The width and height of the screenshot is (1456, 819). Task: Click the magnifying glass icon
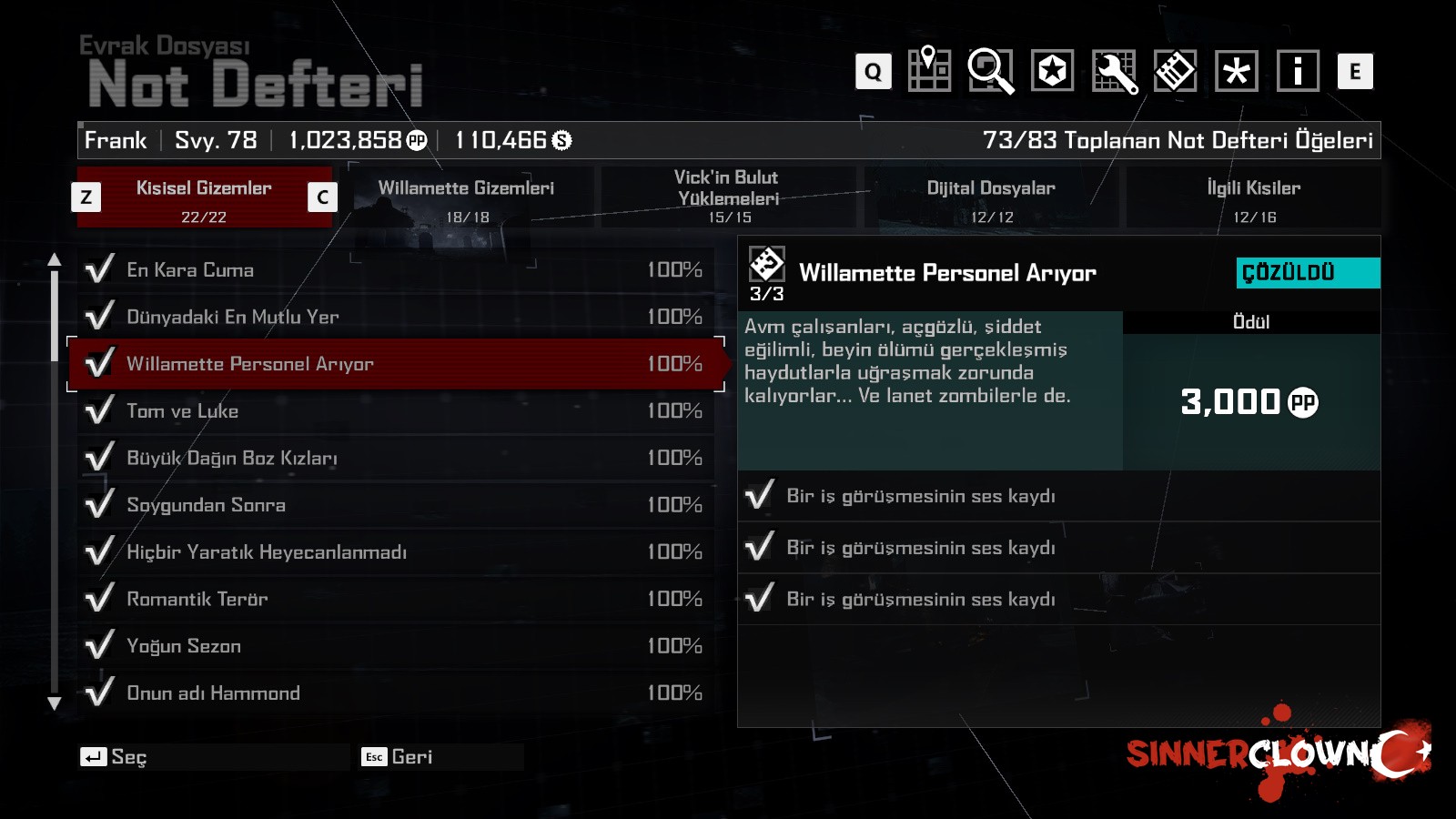[990, 70]
